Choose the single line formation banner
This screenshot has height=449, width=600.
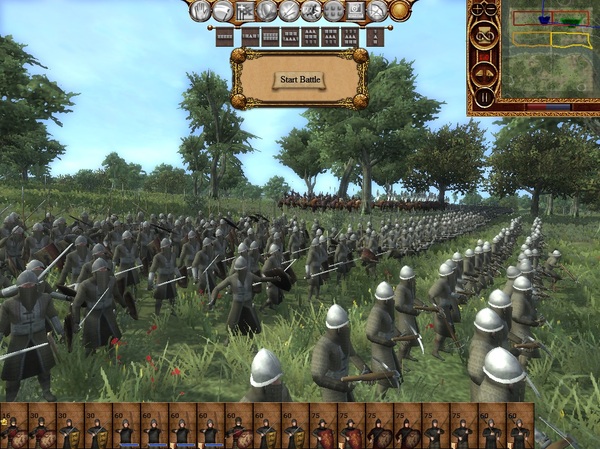point(225,37)
